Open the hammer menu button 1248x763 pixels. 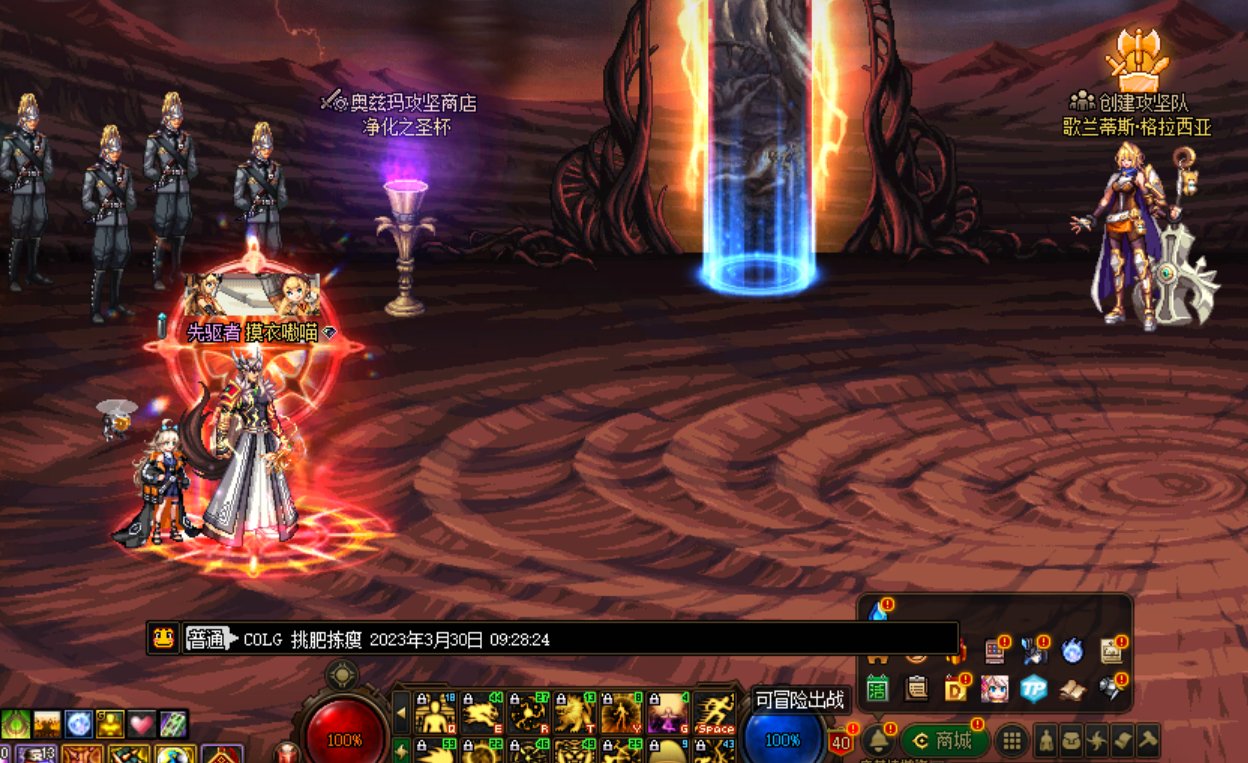pos(1148,741)
